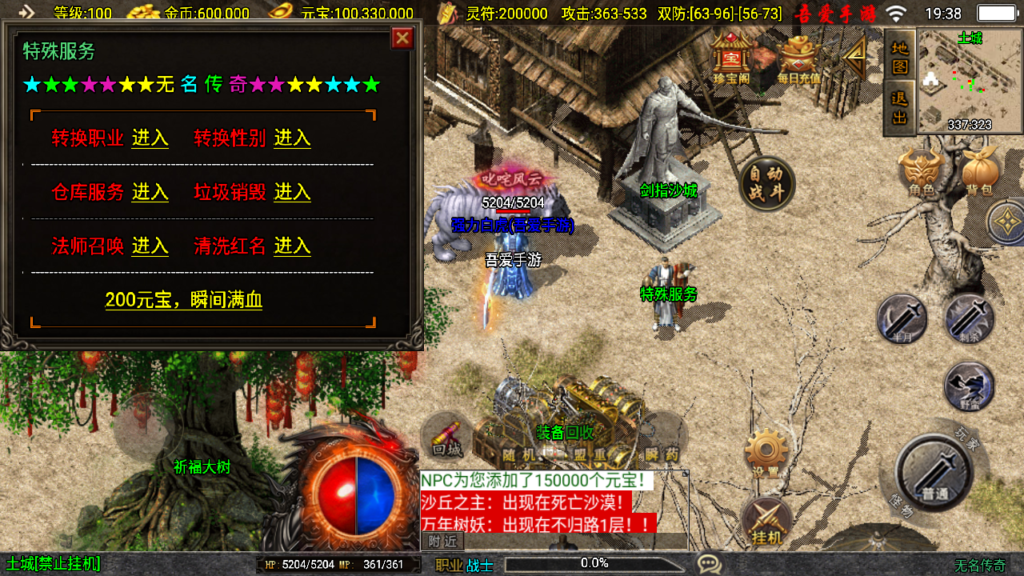Enter the 法师召唤 mage summon service
1024x576 pixels.
(150, 246)
